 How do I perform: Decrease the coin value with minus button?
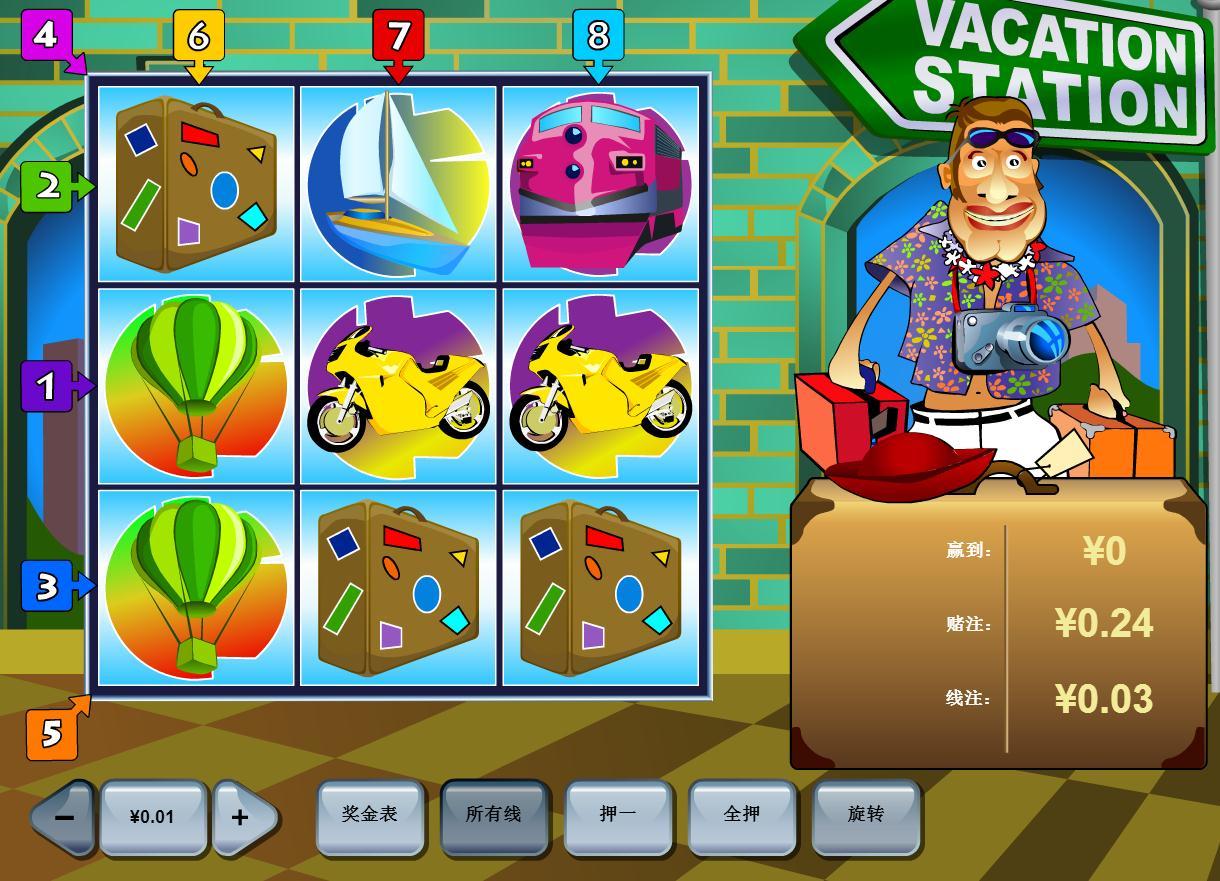point(64,817)
